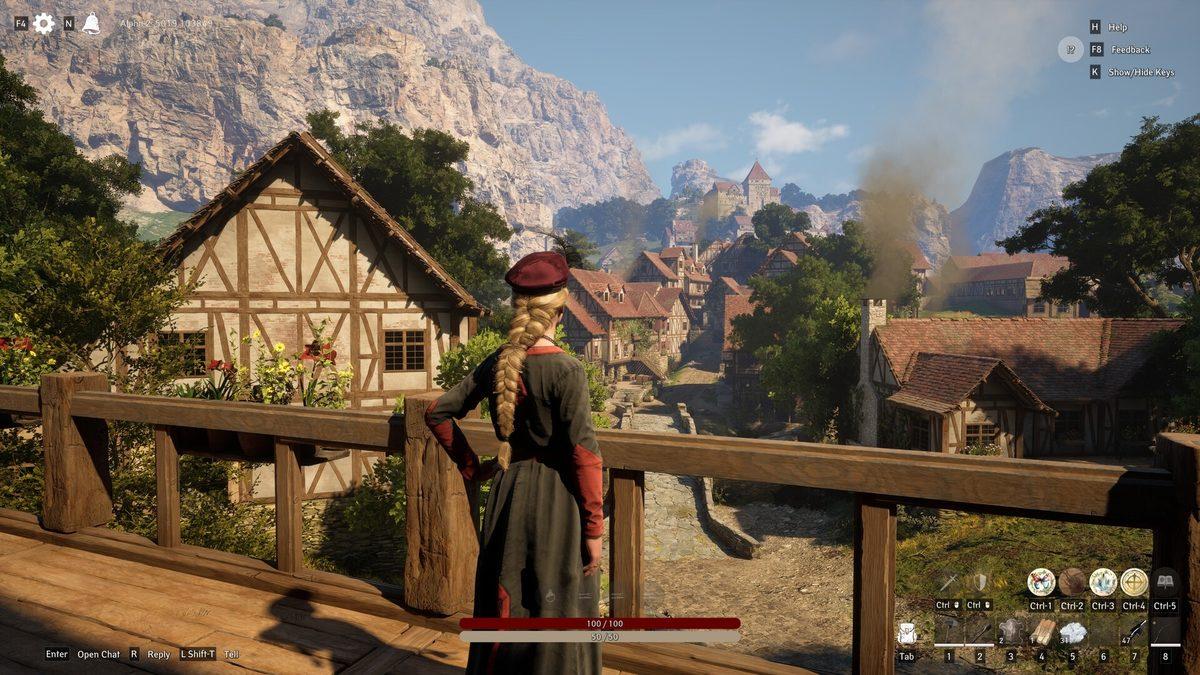The height and width of the screenshot is (675, 1200).
Task: Open the backpack inventory icon
Action: click(x=907, y=633)
